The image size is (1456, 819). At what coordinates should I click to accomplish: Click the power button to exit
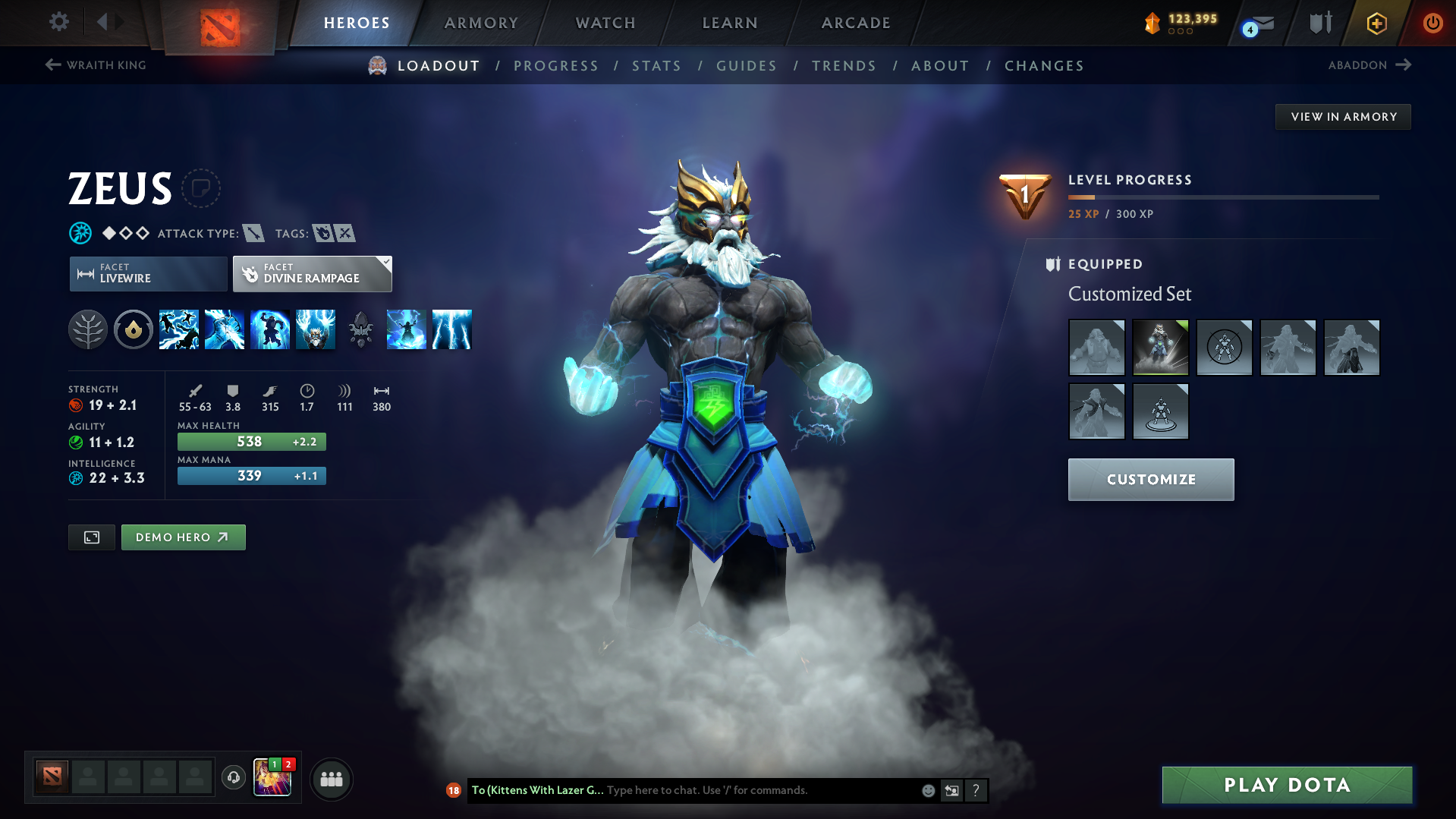[1432, 23]
